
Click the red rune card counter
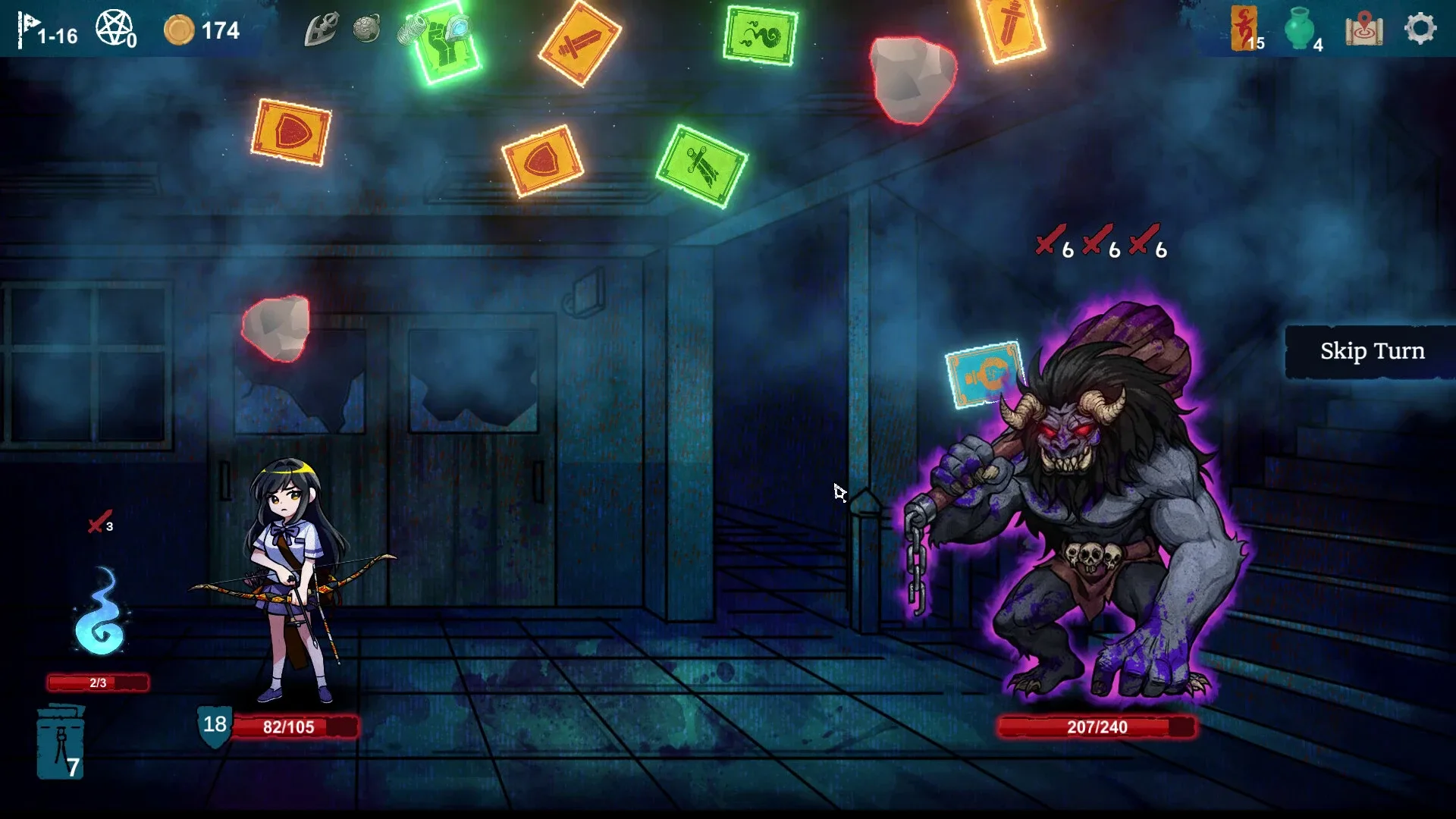(x=1244, y=29)
